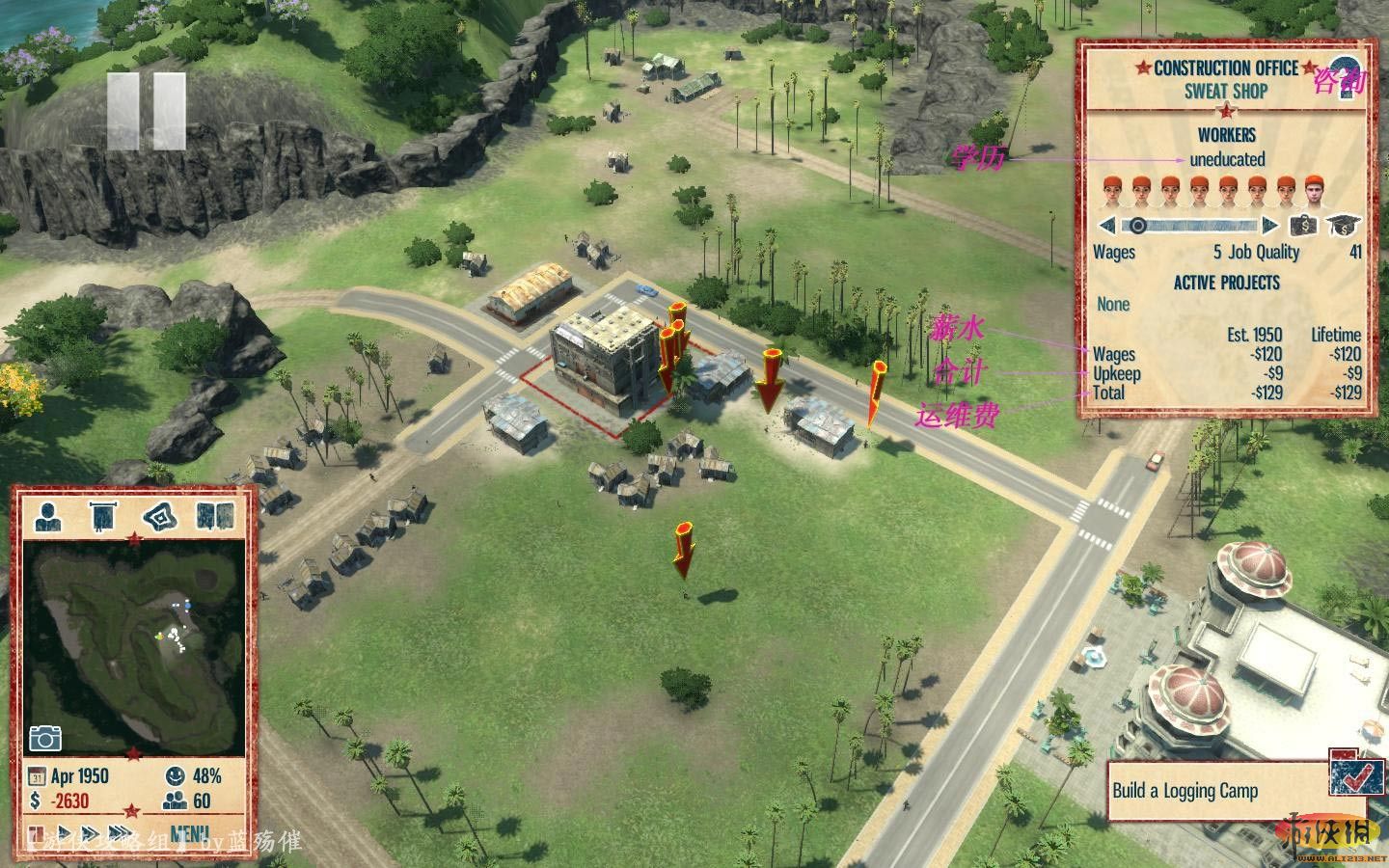Screen dimensions: 1389x868
Task: Open the almanac book icon above minimap
Action: click(x=214, y=517)
